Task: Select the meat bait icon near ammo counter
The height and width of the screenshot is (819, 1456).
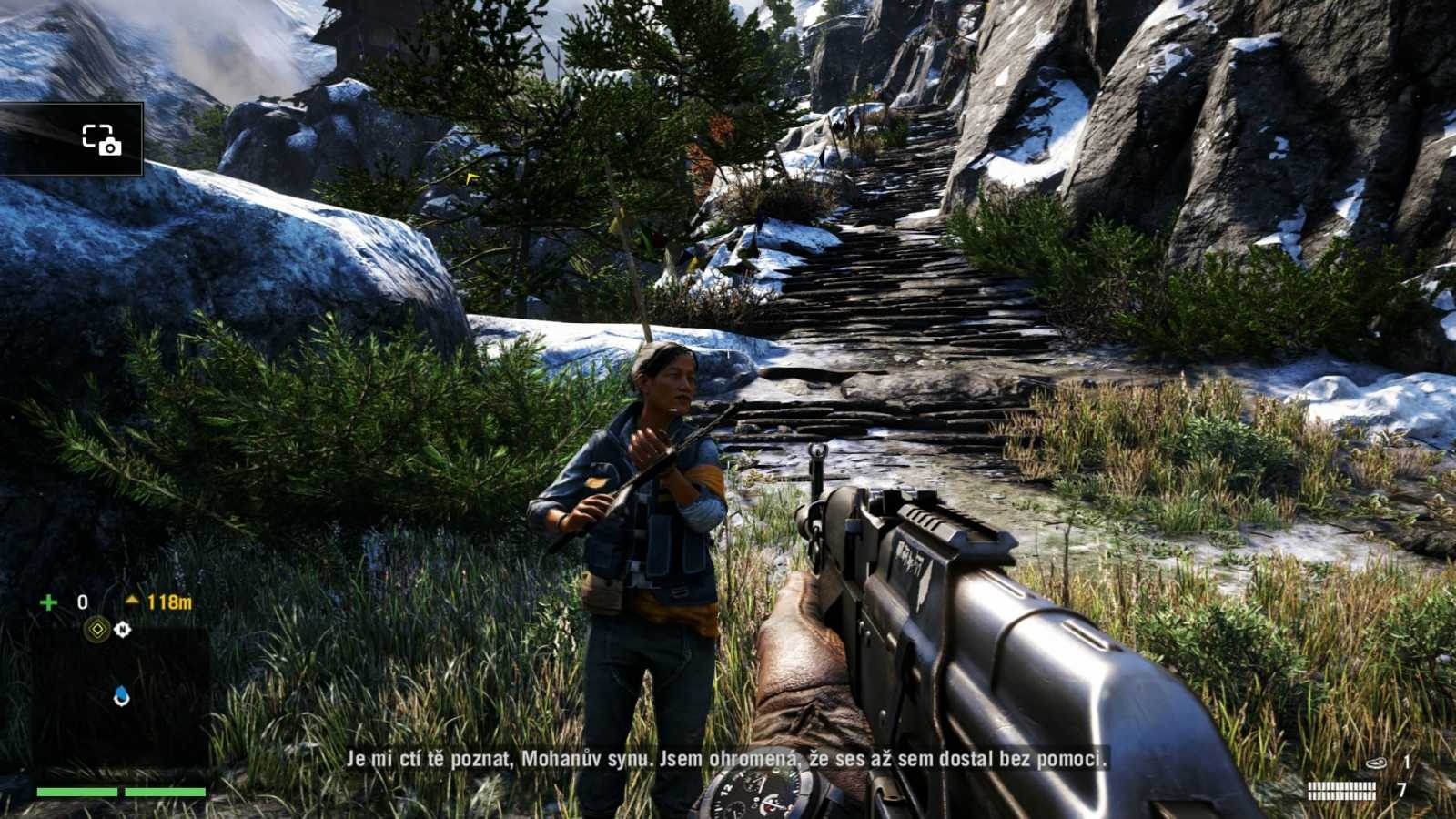Action: pos(1376,763)
